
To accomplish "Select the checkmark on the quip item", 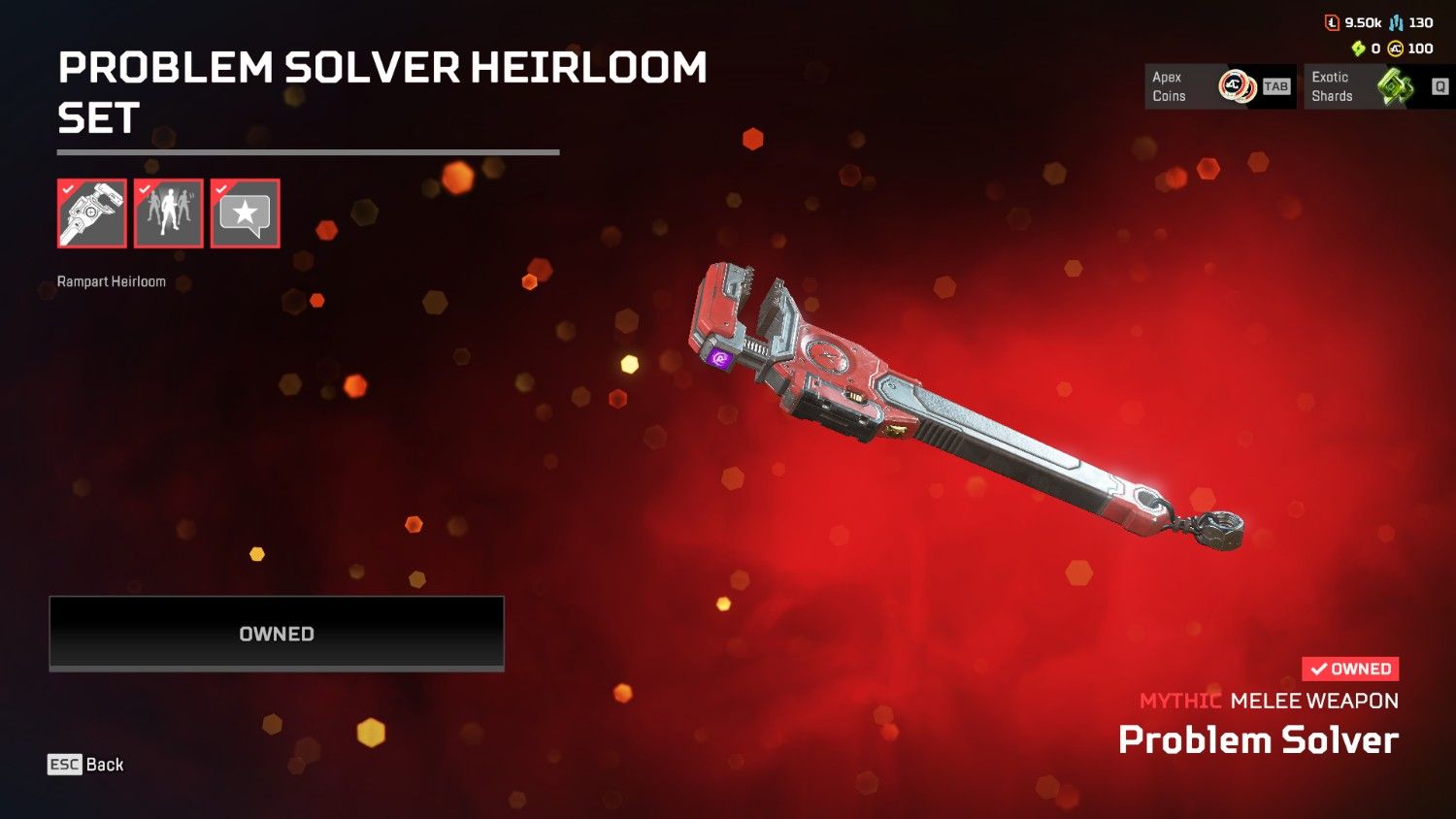I will pos(221,191).
